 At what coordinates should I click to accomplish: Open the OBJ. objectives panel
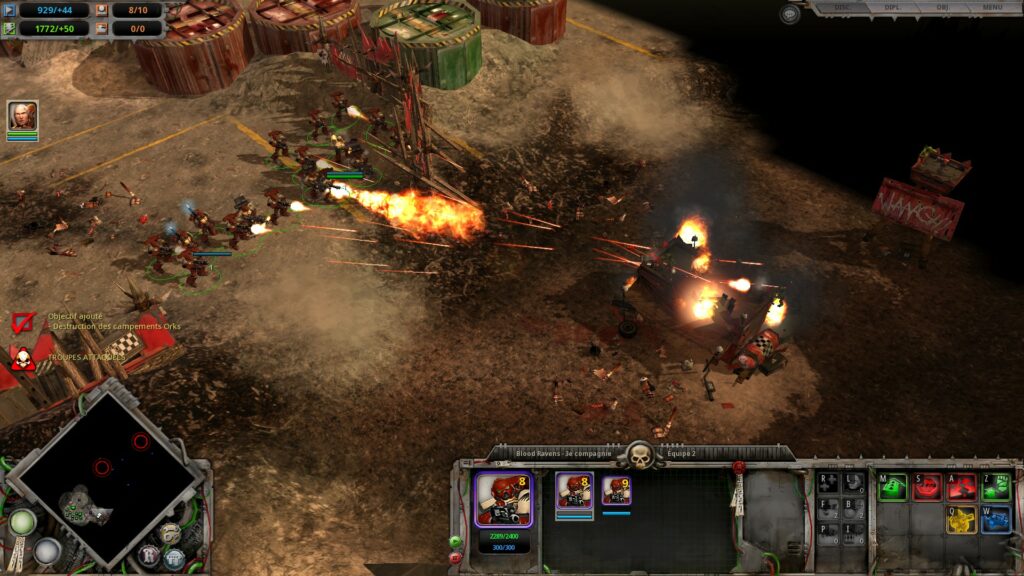(x=942, y=7)
